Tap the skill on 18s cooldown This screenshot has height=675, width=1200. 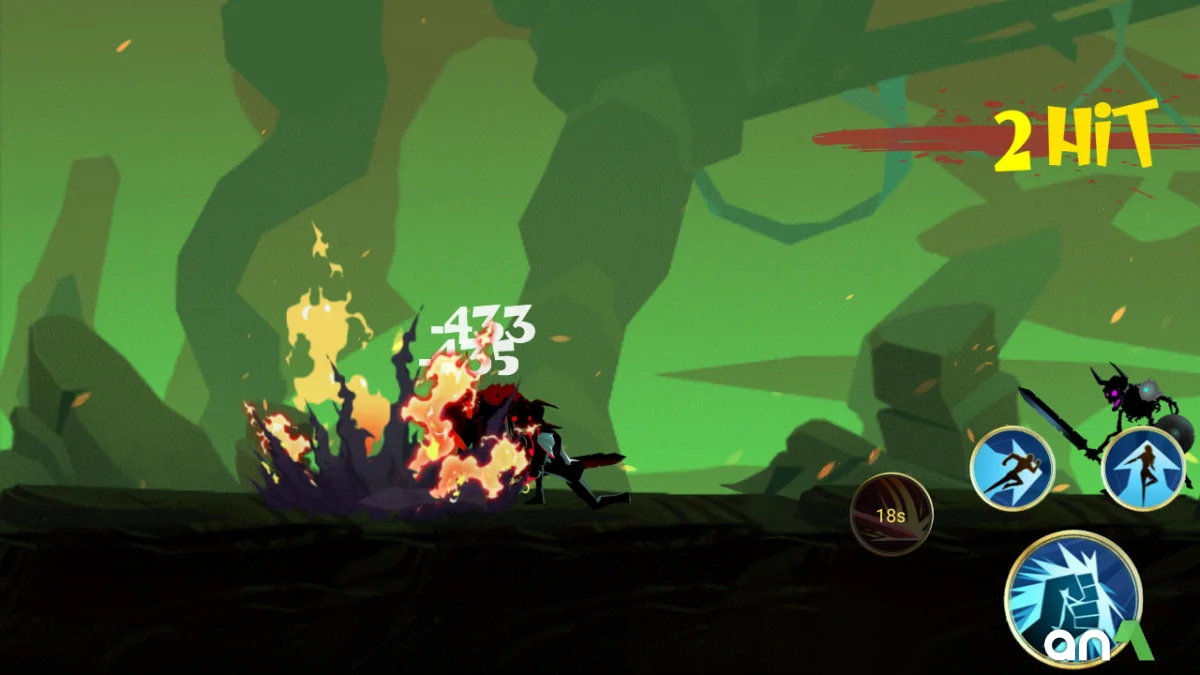point(891,515)
